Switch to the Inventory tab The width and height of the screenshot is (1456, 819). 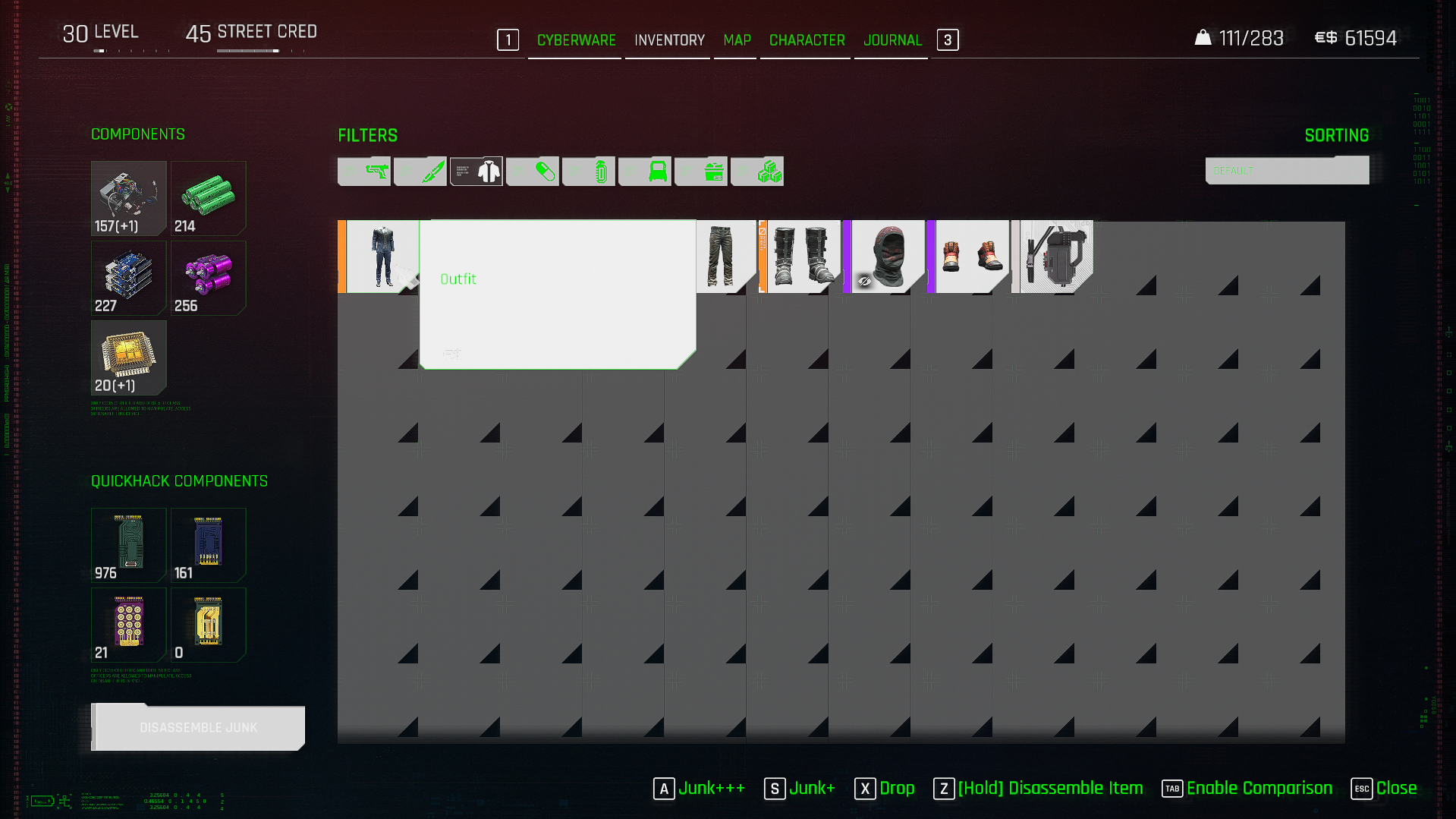(x=669, y=40)
